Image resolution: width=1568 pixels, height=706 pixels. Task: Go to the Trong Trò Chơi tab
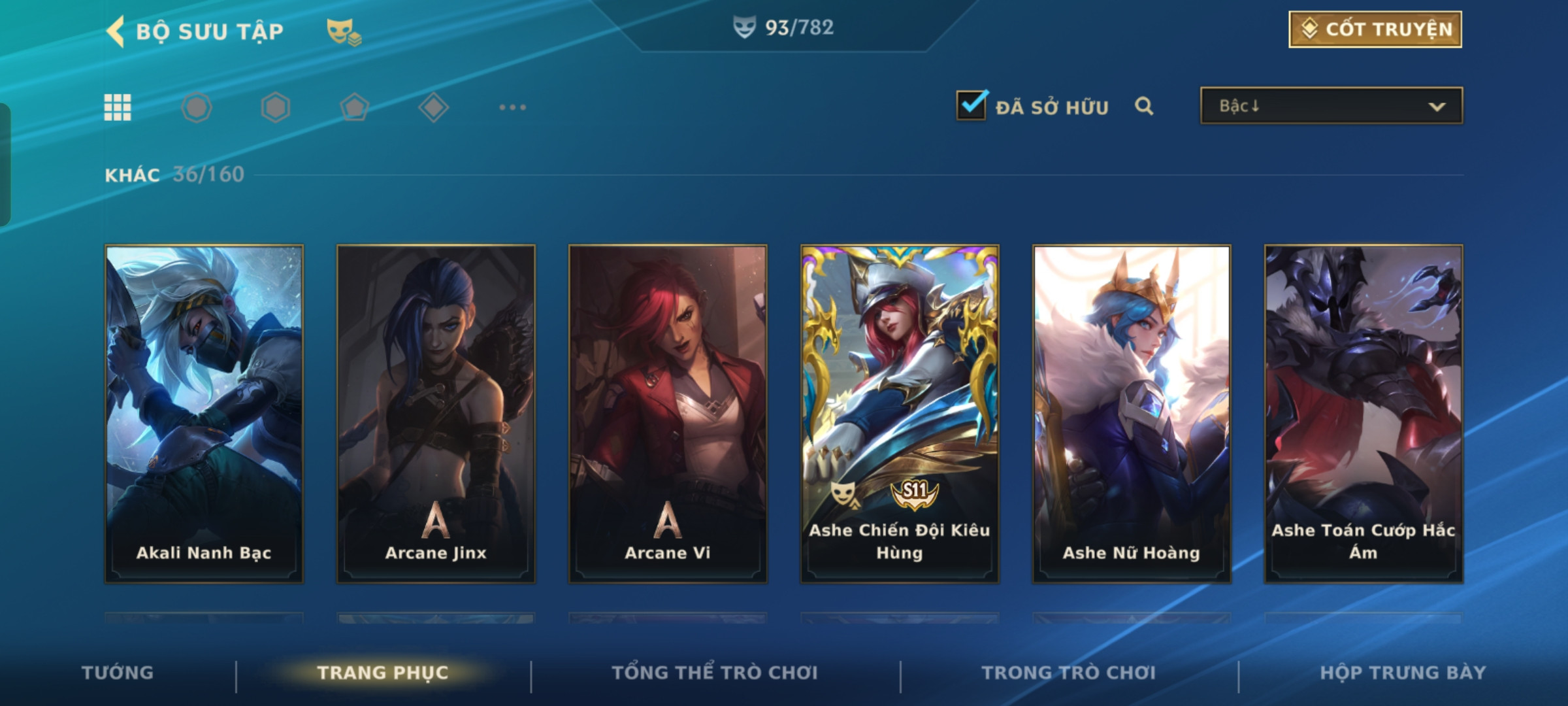[x=1069, y=673]
